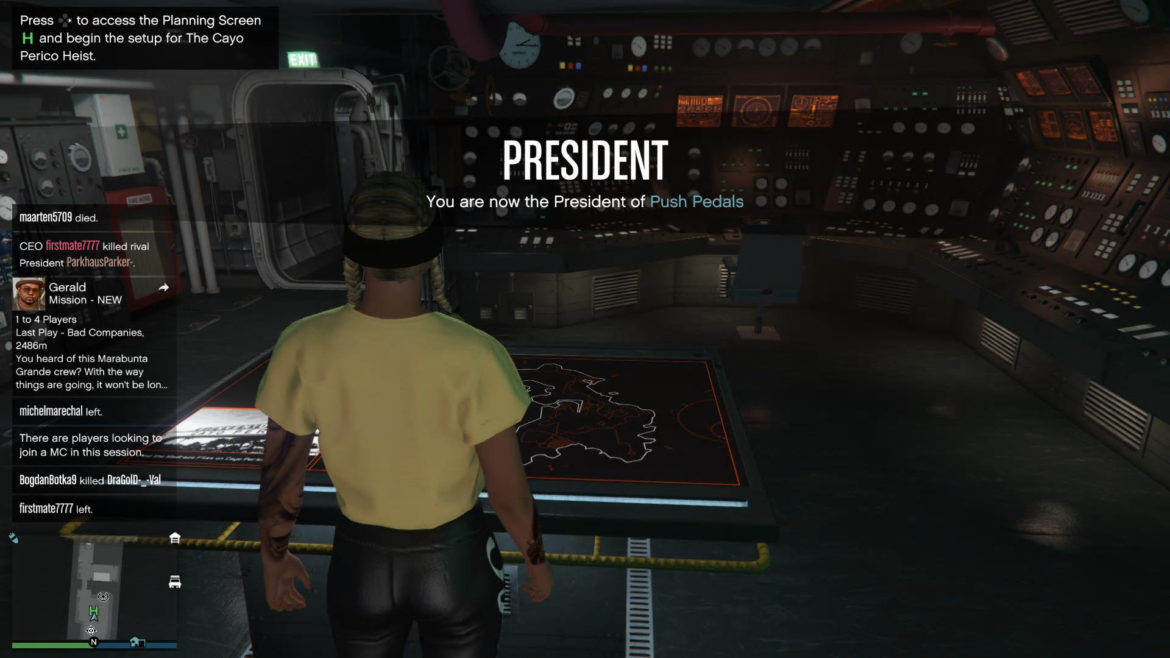Screen dimensions: 1170x658
Task: Choose the white car blip on the minimap
Action: point(175,581)
